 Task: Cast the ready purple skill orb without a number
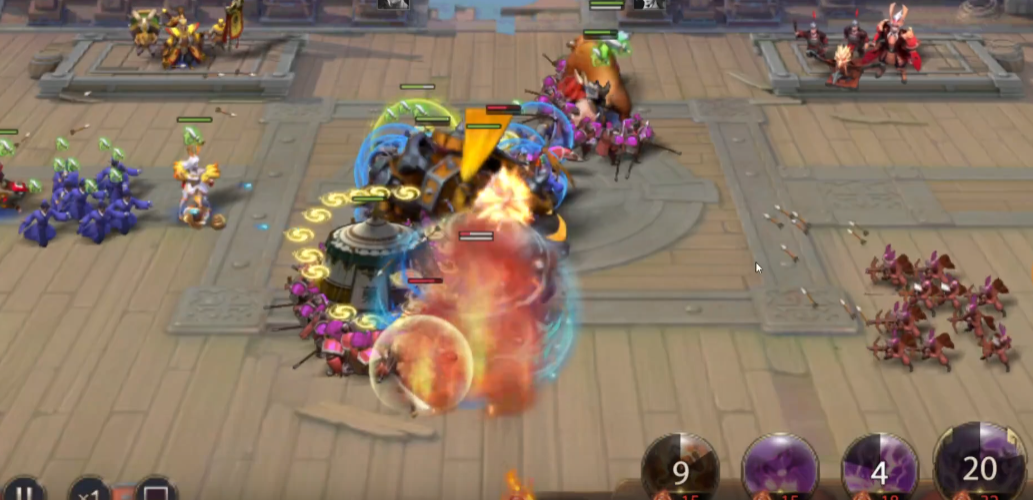point(780,469)
